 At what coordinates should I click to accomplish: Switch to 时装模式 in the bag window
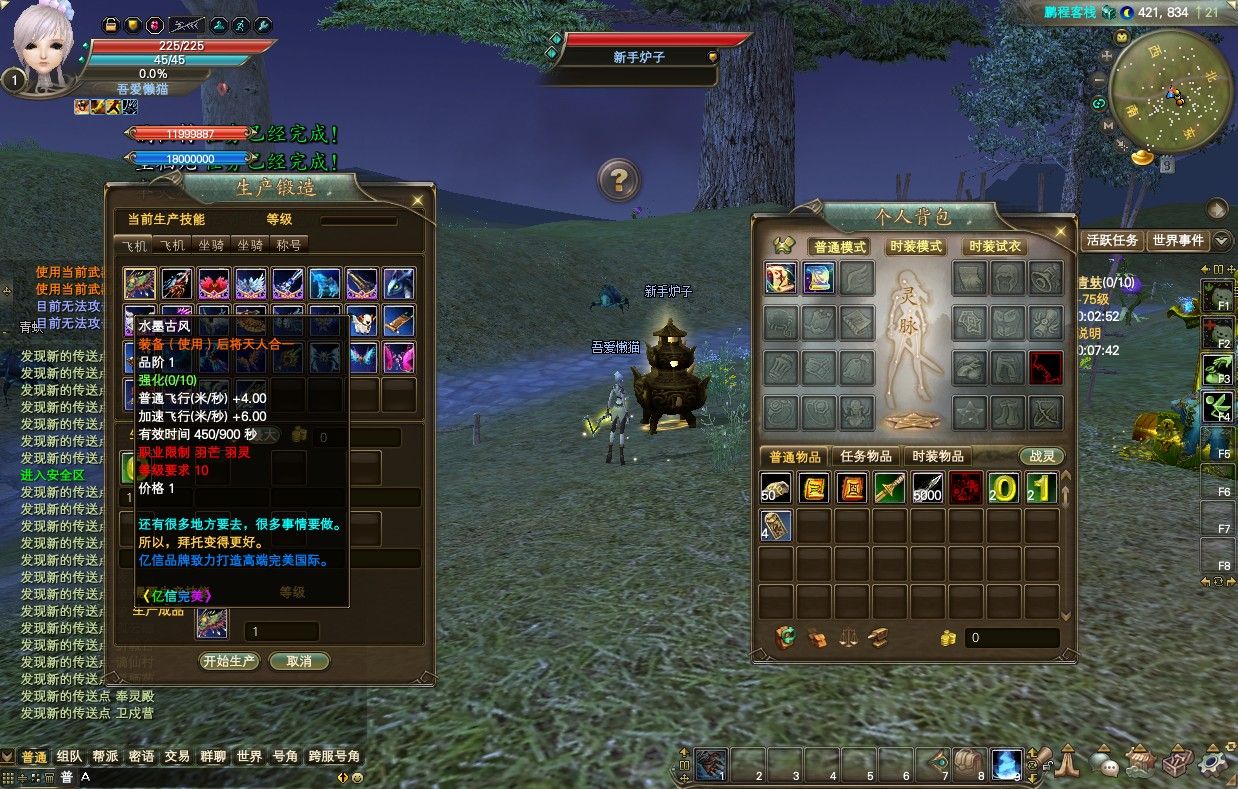tap(915, 246)
